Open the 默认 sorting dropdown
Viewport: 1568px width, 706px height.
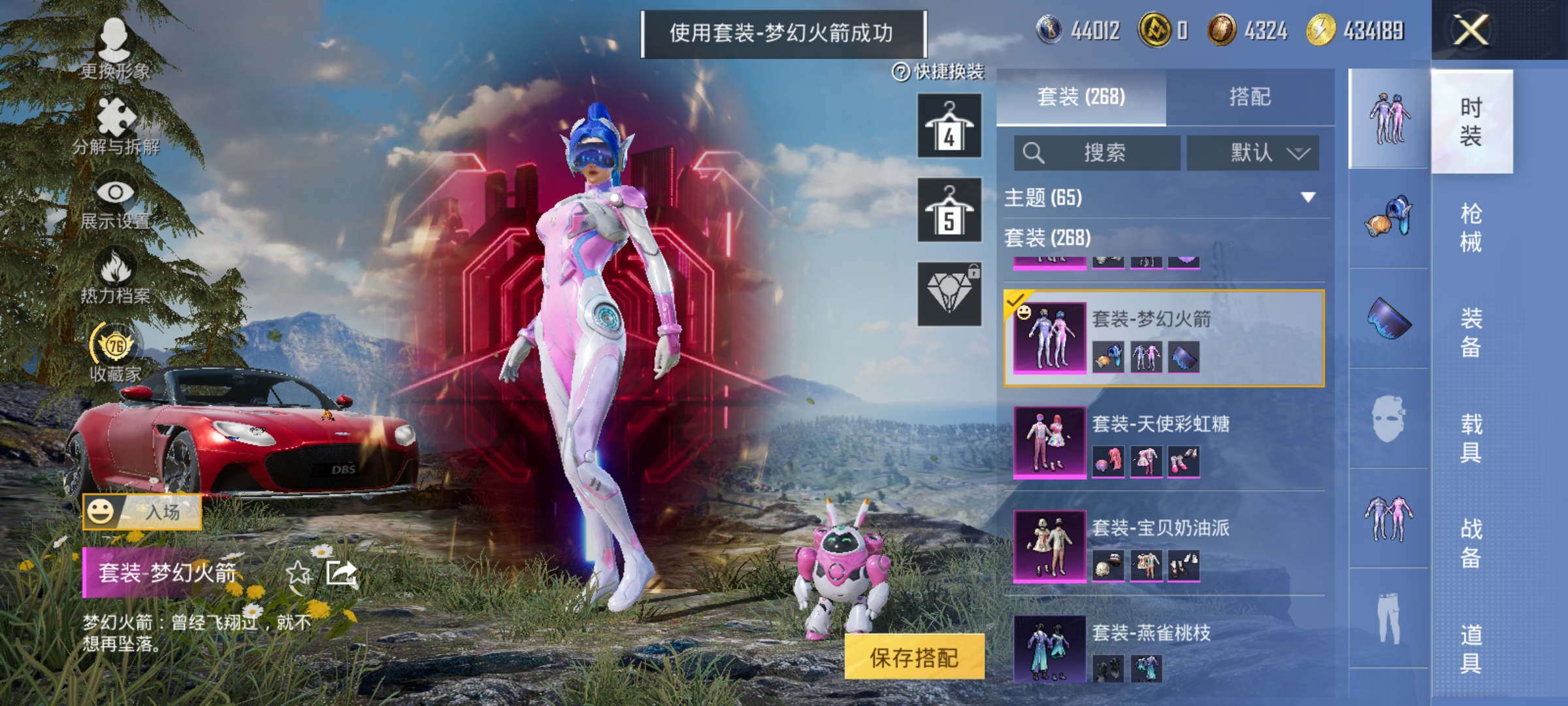click(1254, 152)
